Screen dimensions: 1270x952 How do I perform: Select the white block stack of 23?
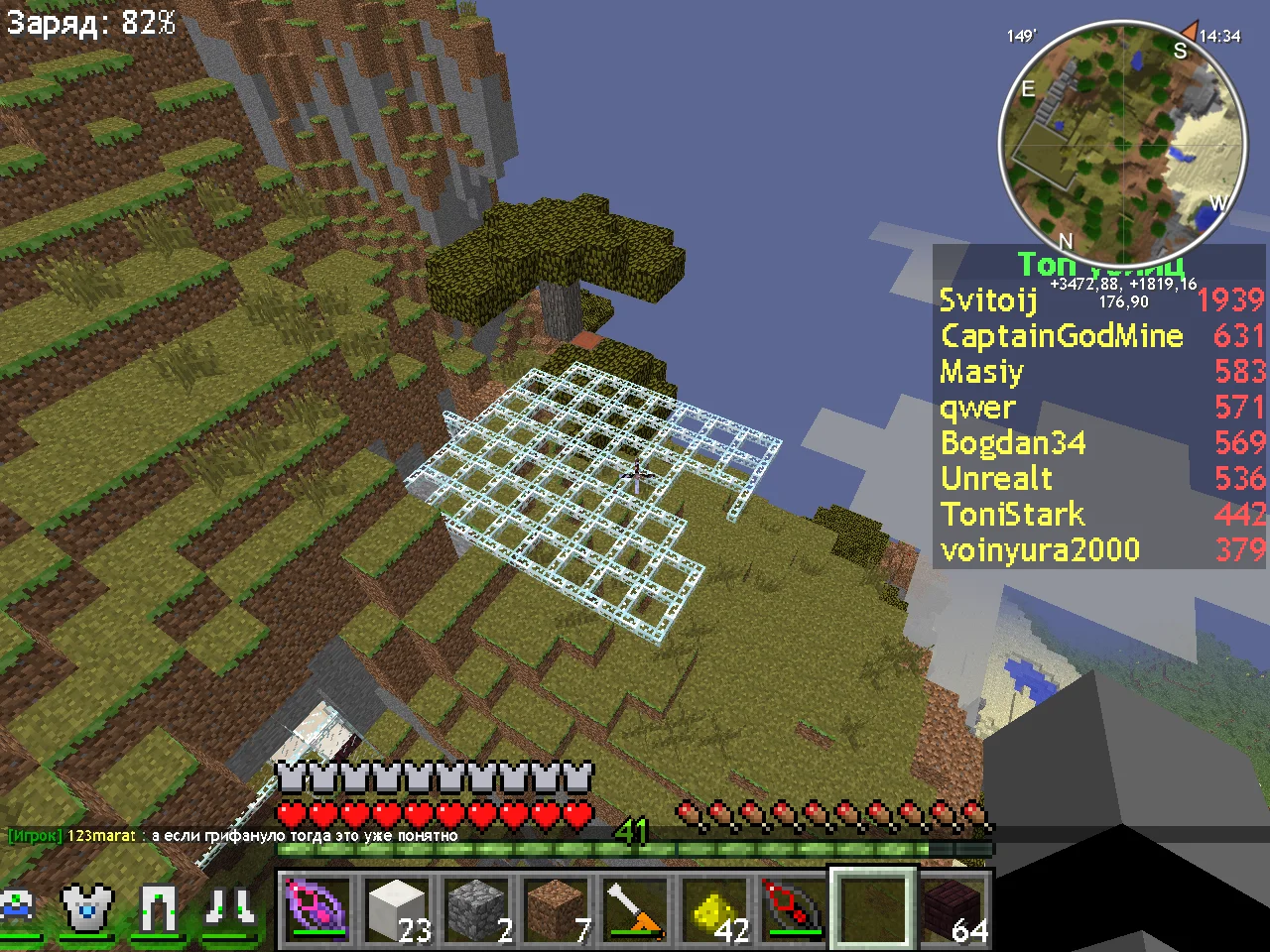pyautogui.click(x=397, y=907)
